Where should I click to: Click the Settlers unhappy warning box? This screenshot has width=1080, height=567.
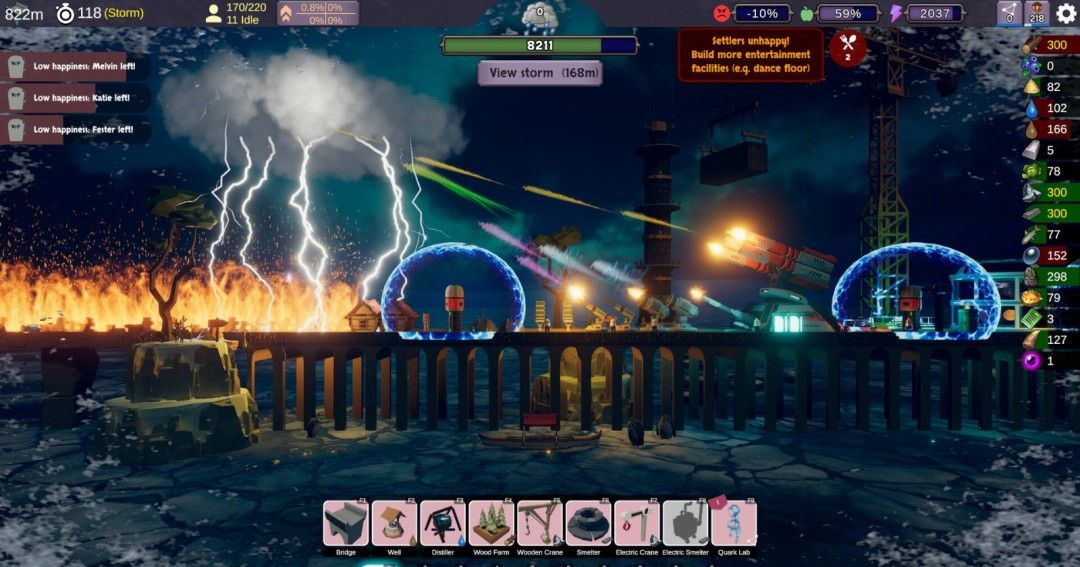pyautogui.click(x=750, y=55)
